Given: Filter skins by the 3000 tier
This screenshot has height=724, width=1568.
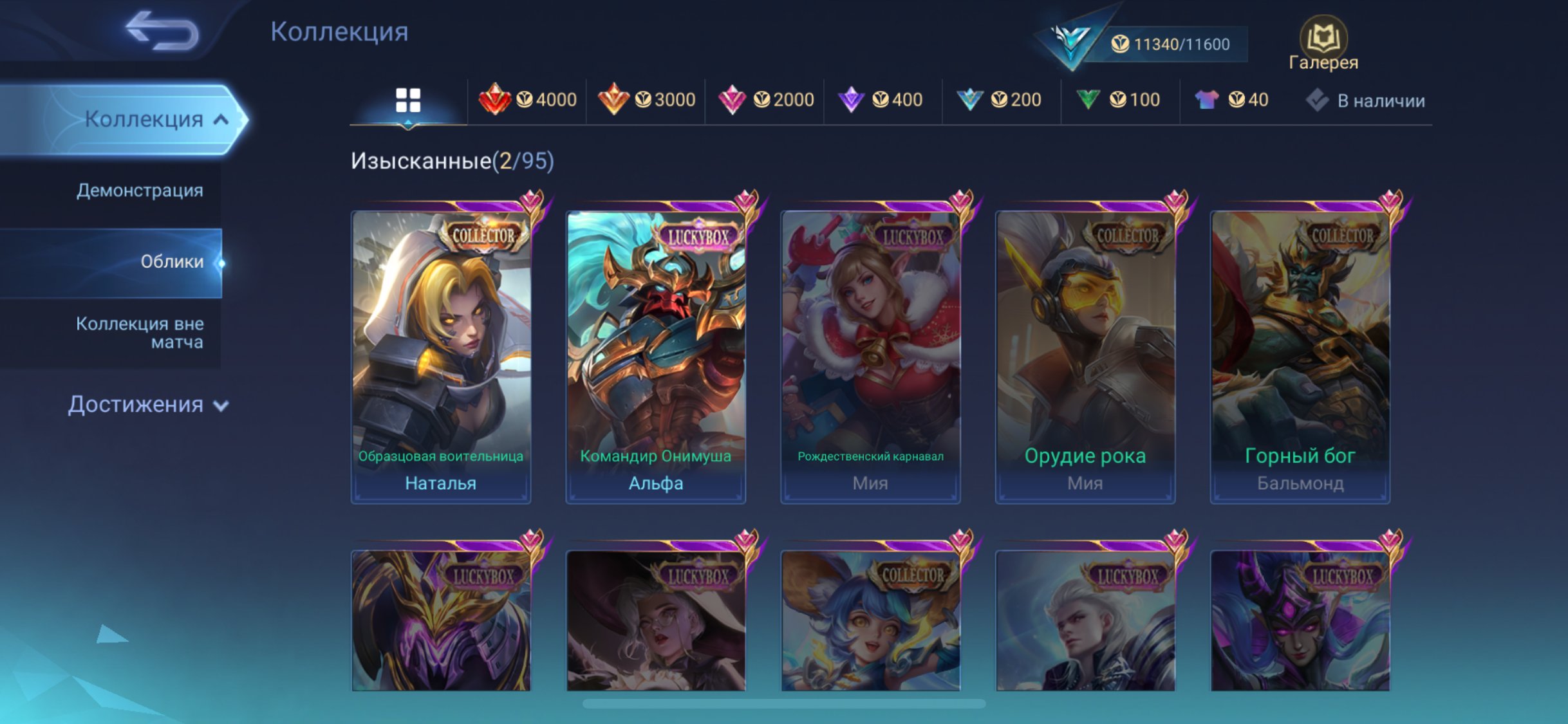Looking at the screenshot, I should coord(646,100).
